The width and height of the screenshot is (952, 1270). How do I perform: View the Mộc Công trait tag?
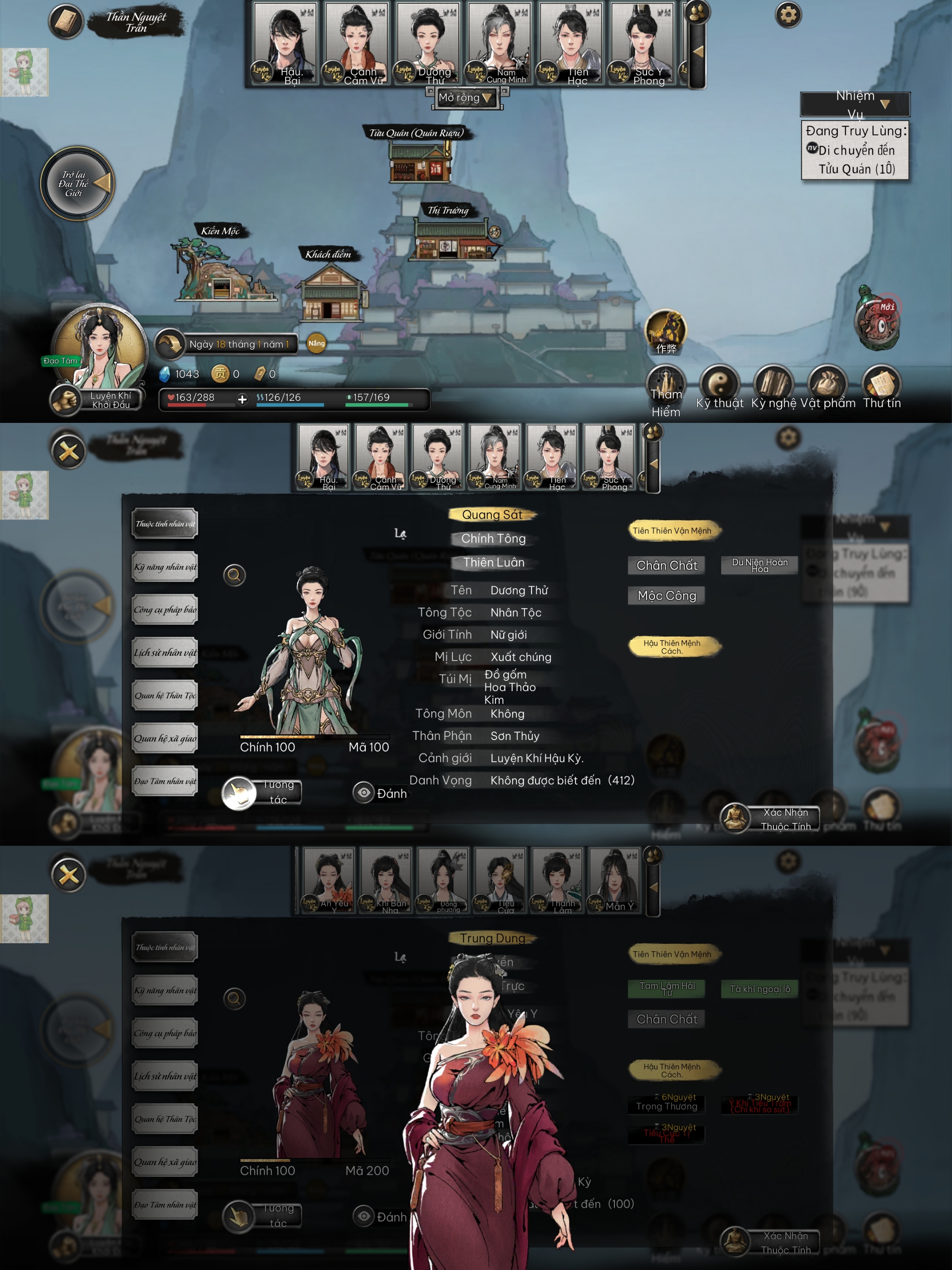coord(666,595)
